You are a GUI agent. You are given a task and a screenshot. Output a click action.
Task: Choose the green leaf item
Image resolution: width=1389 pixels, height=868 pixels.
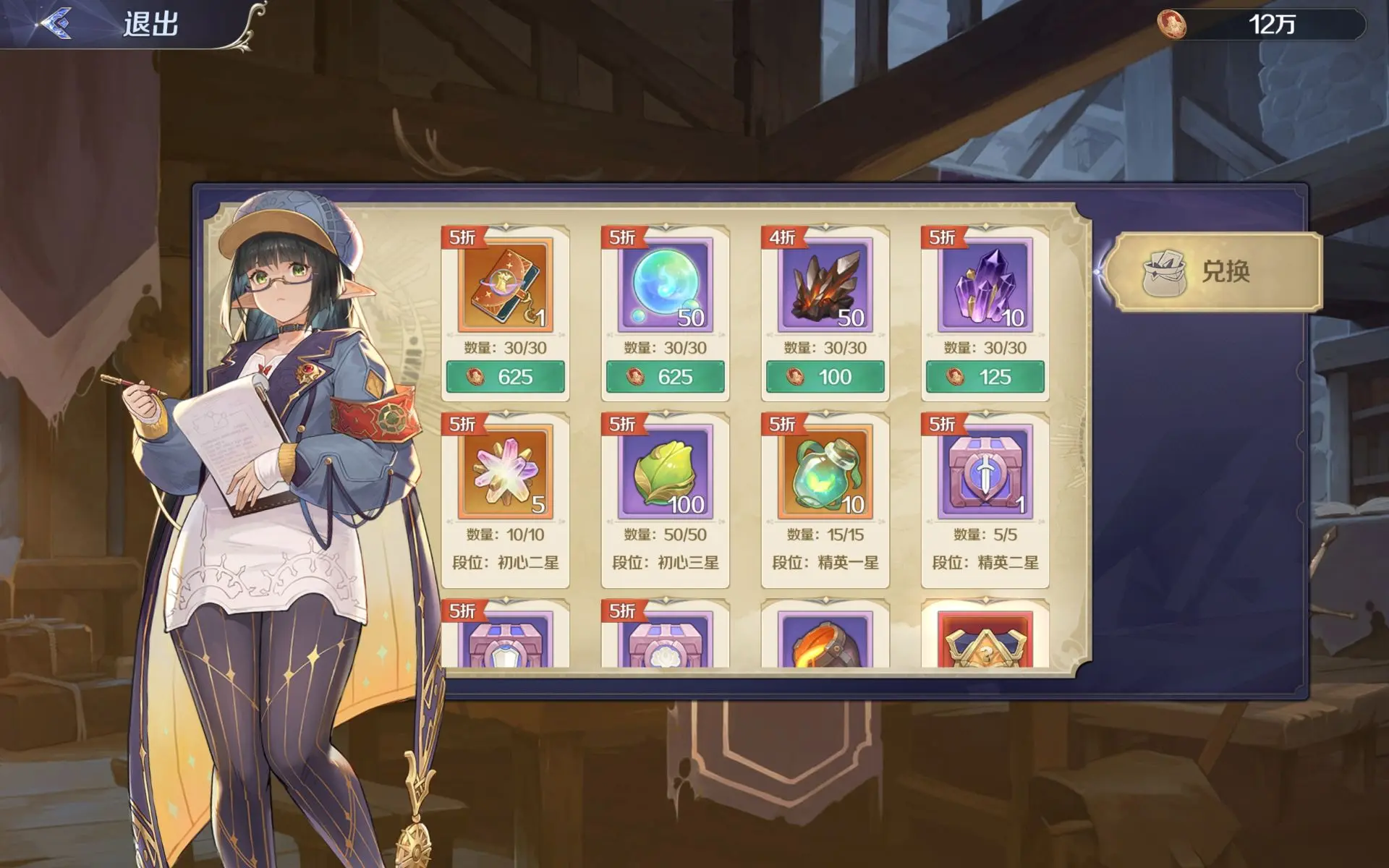click(x=665, y=472)
